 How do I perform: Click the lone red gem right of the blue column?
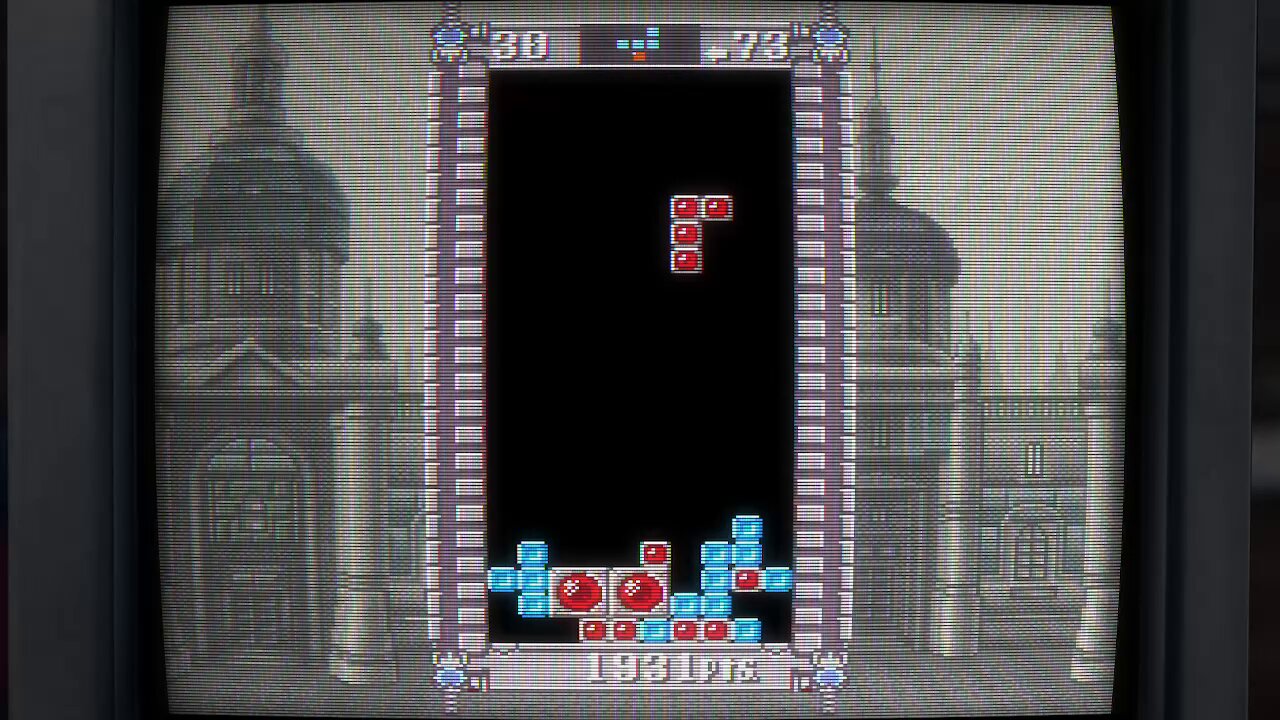(748, 580)
